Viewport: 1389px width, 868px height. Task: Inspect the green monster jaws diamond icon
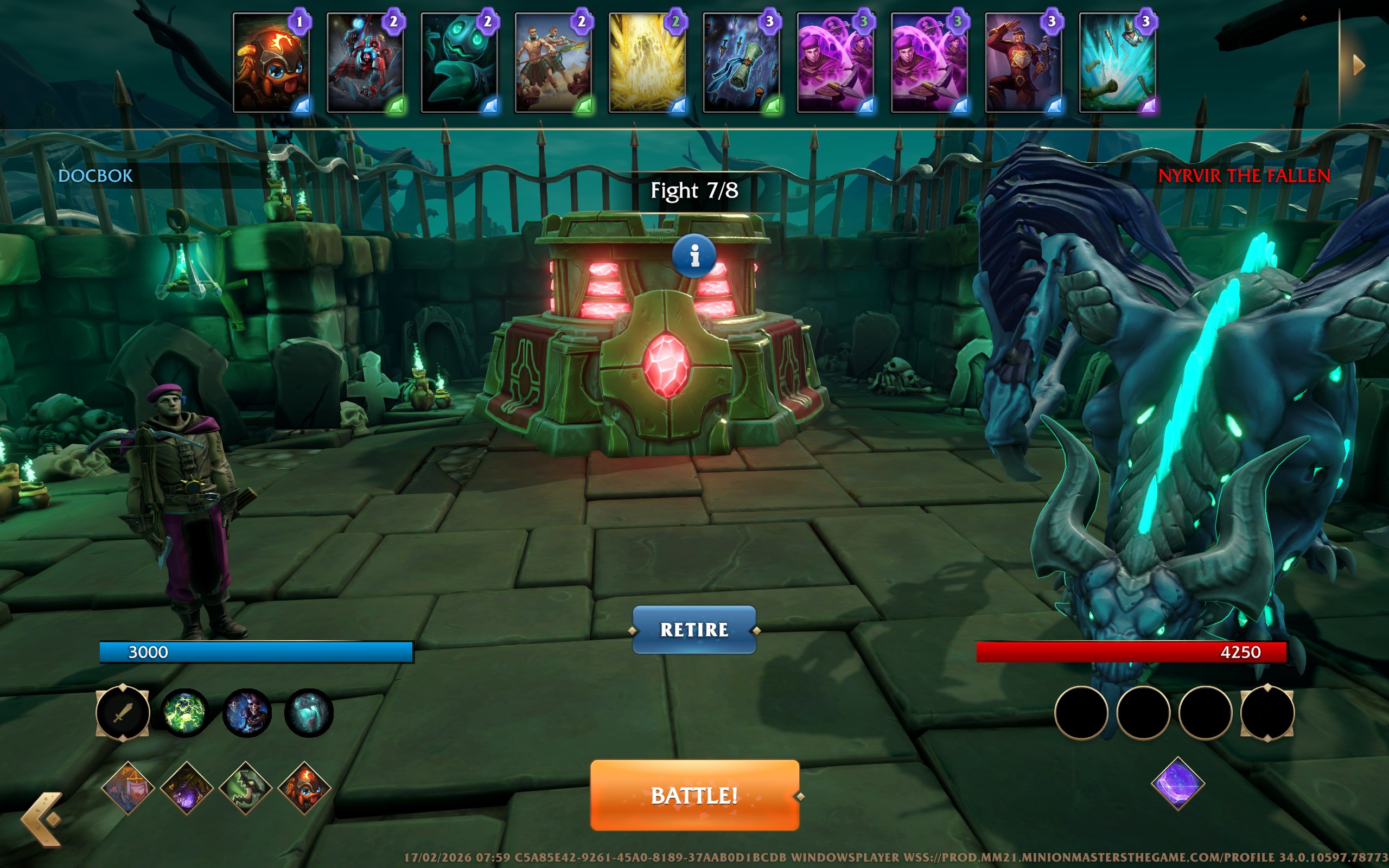click(x=246, y=787)
